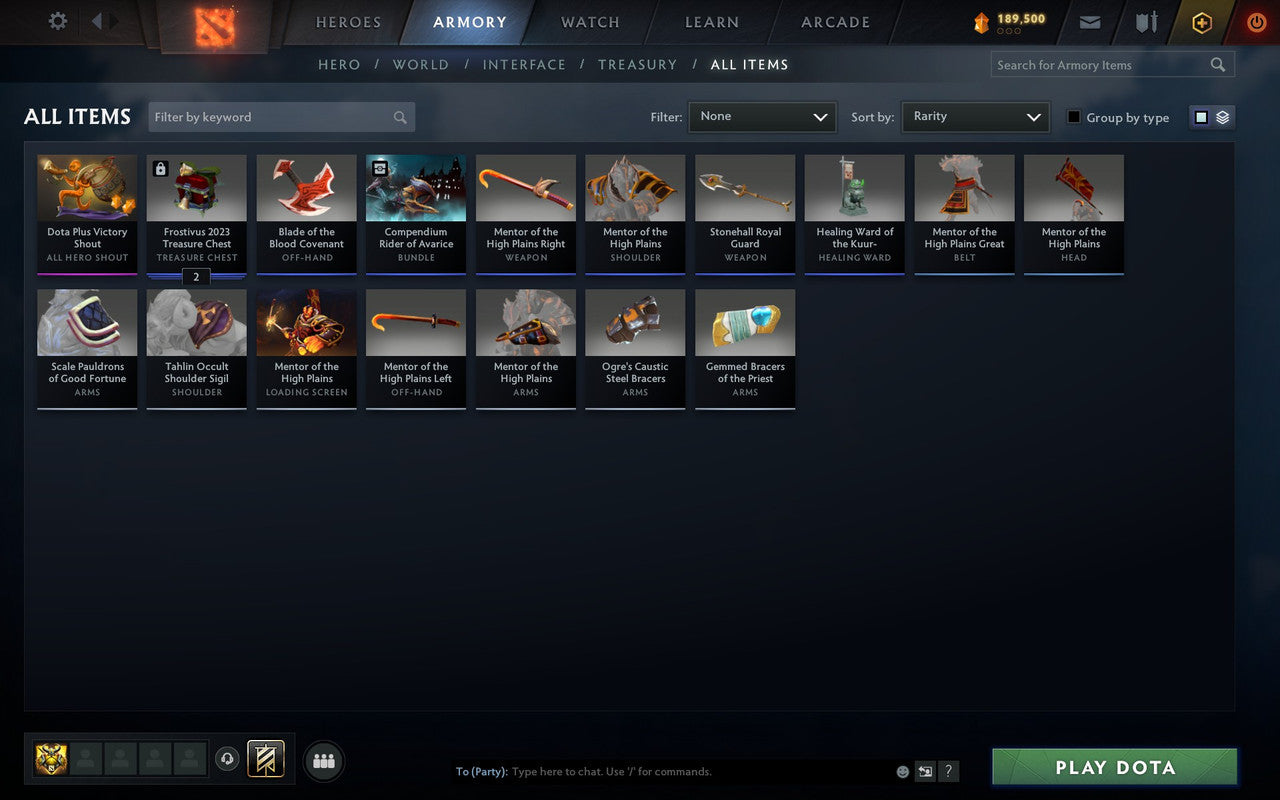This screenshot has width=1280, height=800.
Task: Click the voice chat headset icon
Action: pos(227,759)
